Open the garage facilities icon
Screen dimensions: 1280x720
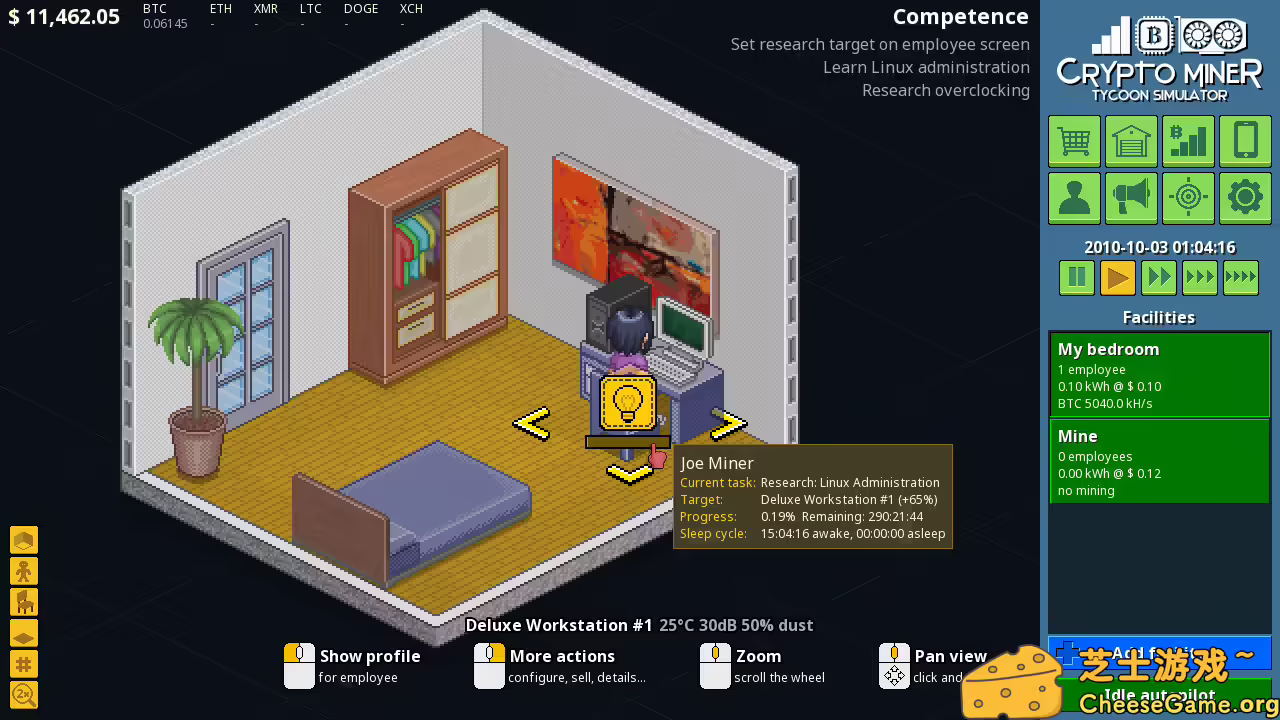pyautogui.click(x=1131, y=141)
